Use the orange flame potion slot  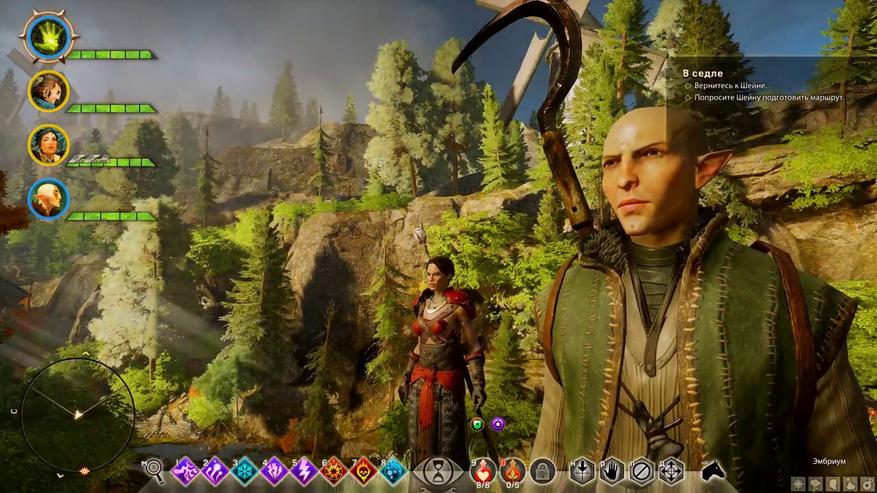coord(513,470)
